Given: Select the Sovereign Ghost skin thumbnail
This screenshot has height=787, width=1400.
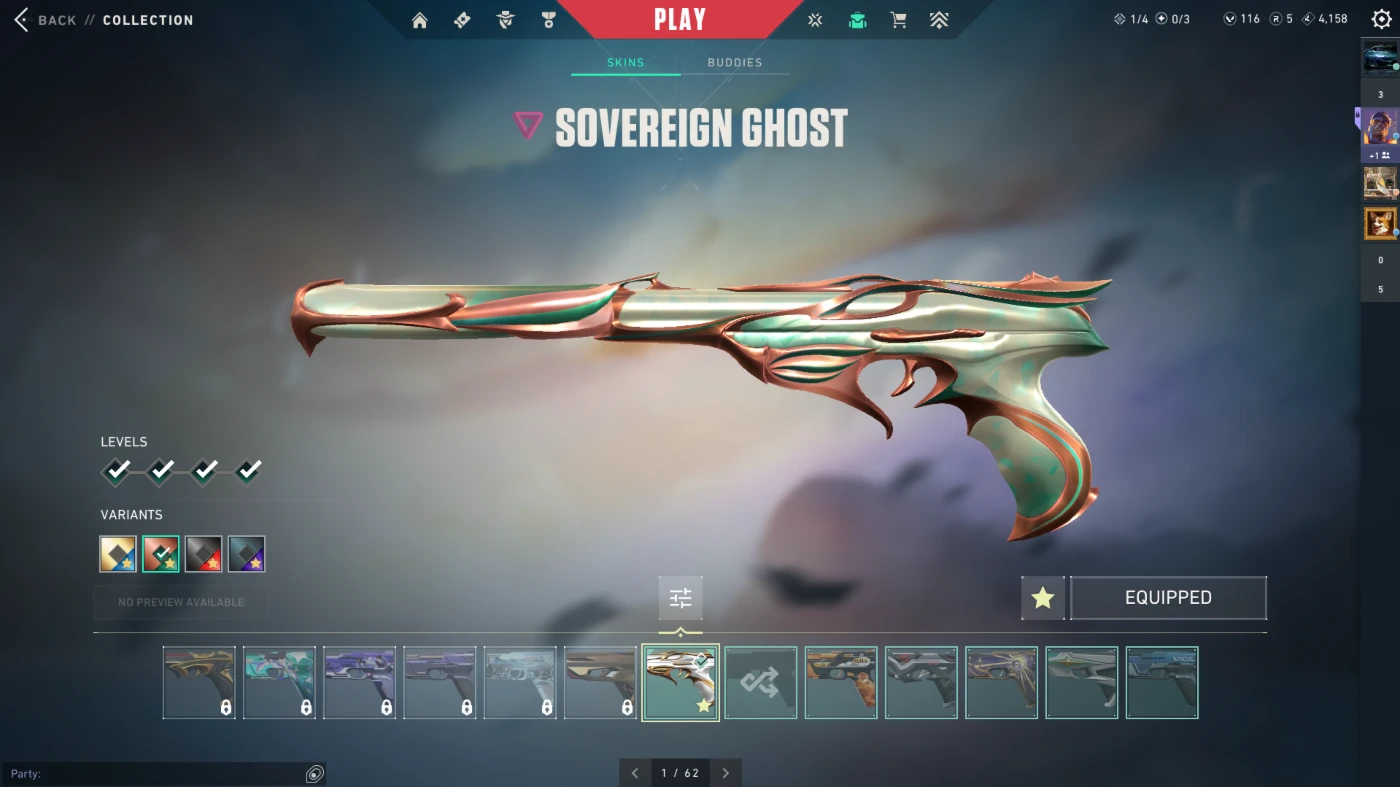Looking at the screenshot, I should [680, 683].
